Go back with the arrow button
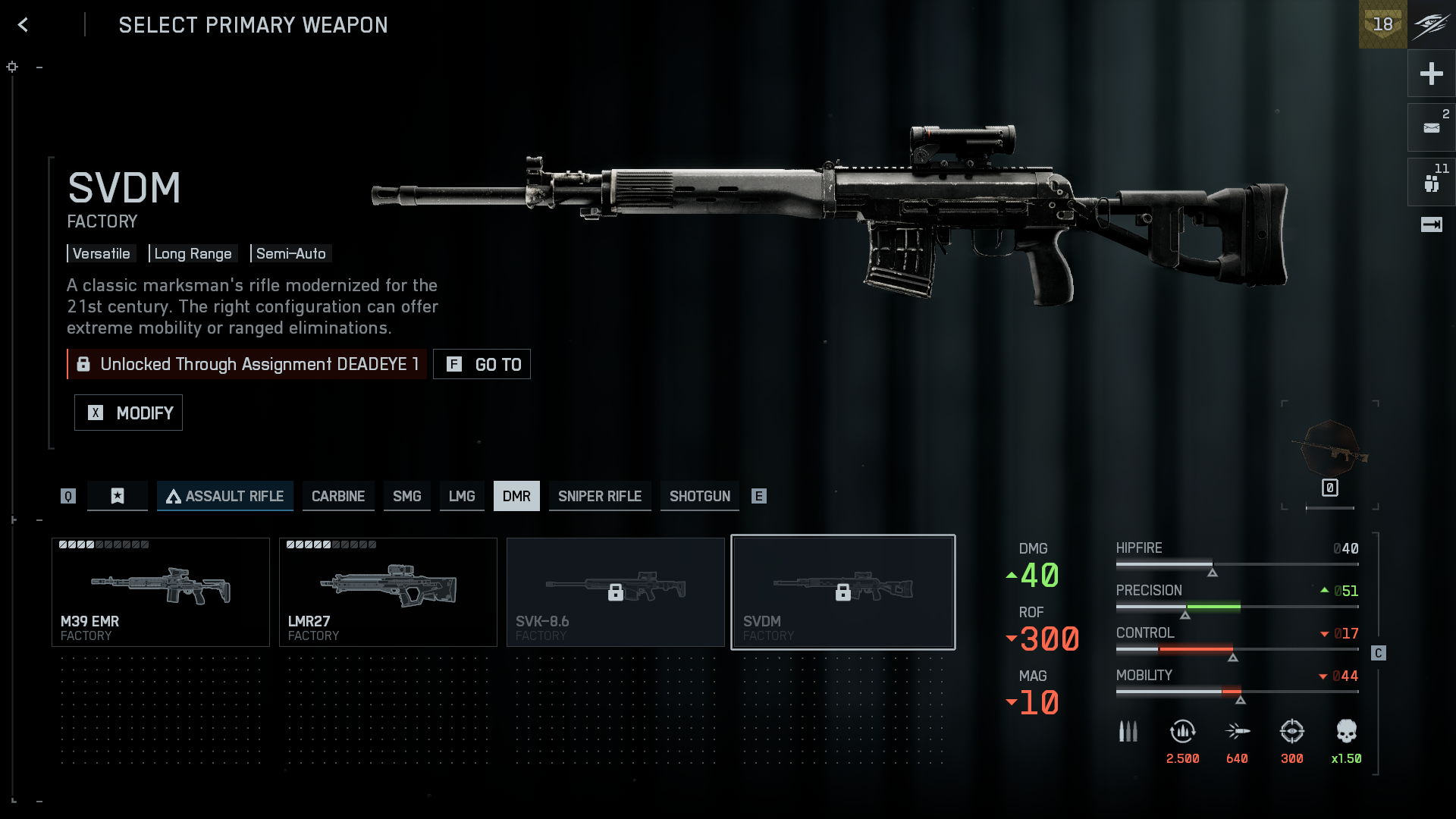The image size is (1456, 819). (x=24, y=25)
